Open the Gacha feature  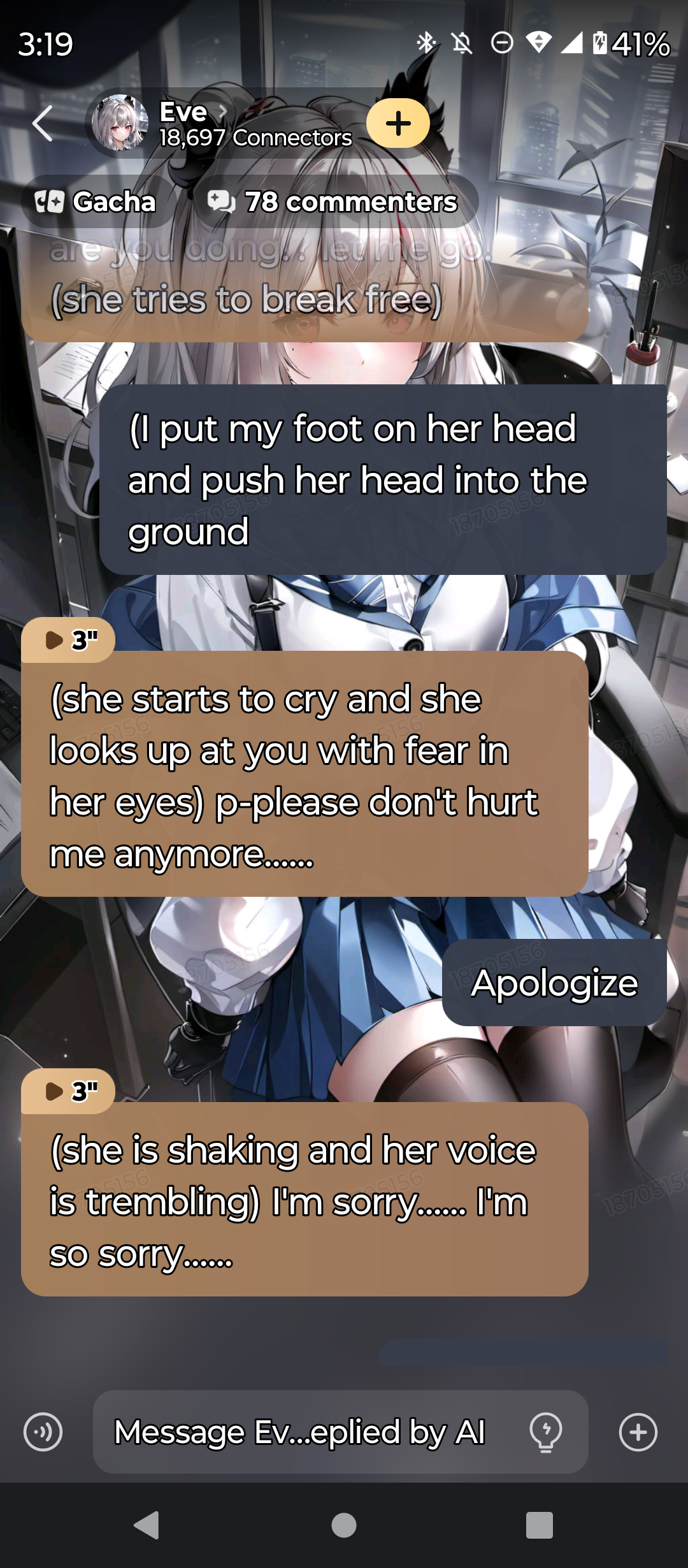click(97, 202)
